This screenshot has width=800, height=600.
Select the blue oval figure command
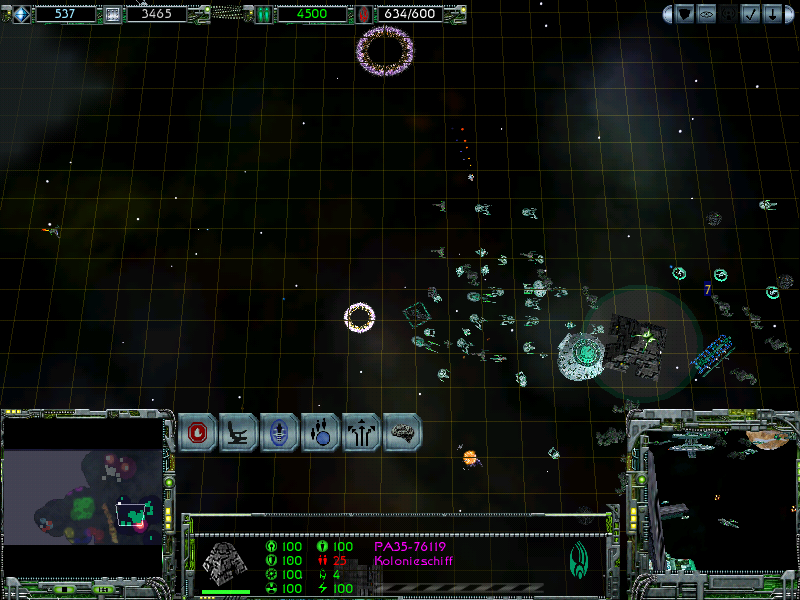(x=280, y=432)
